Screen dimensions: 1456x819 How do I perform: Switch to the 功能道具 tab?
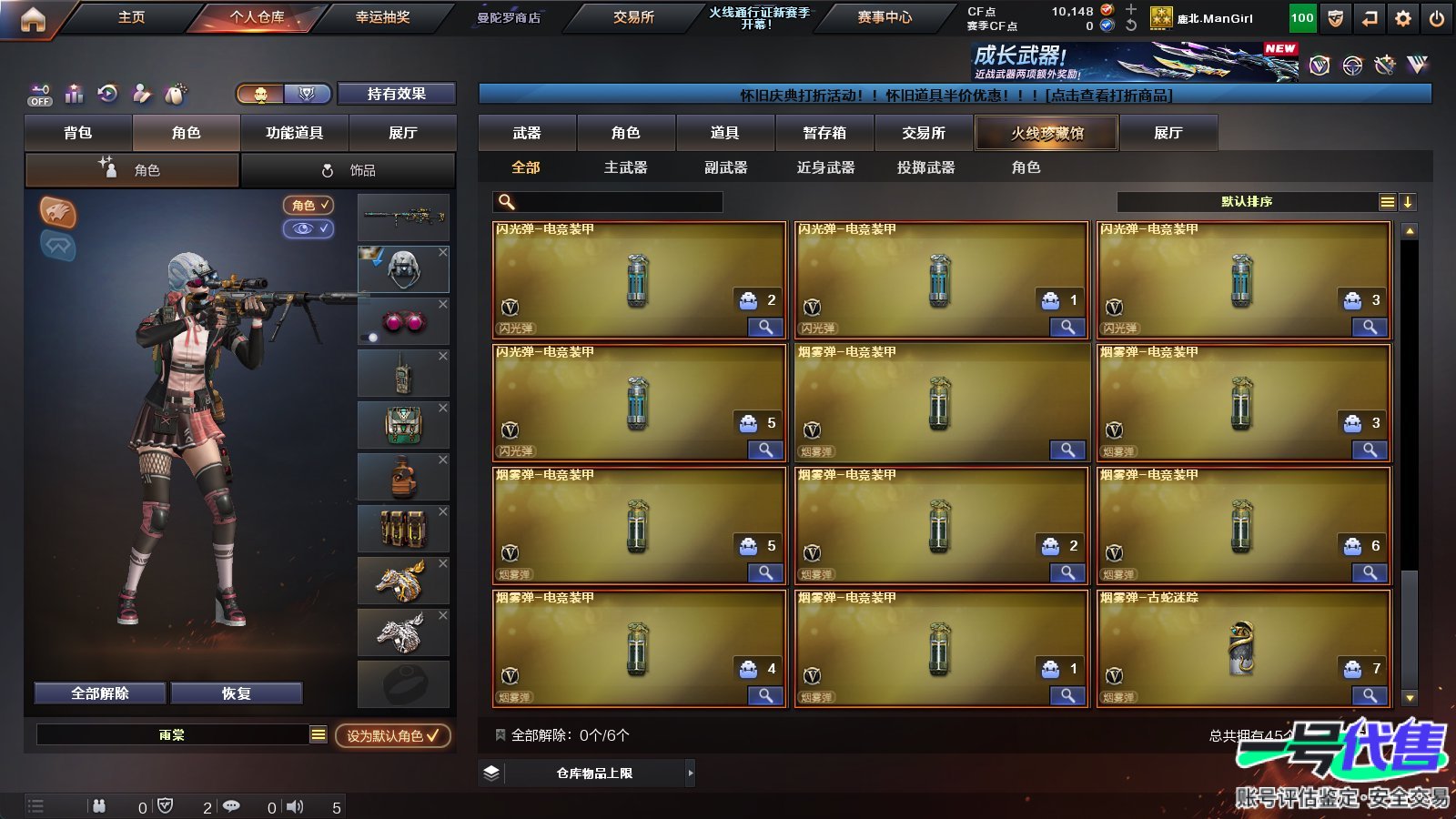(293, 132)
